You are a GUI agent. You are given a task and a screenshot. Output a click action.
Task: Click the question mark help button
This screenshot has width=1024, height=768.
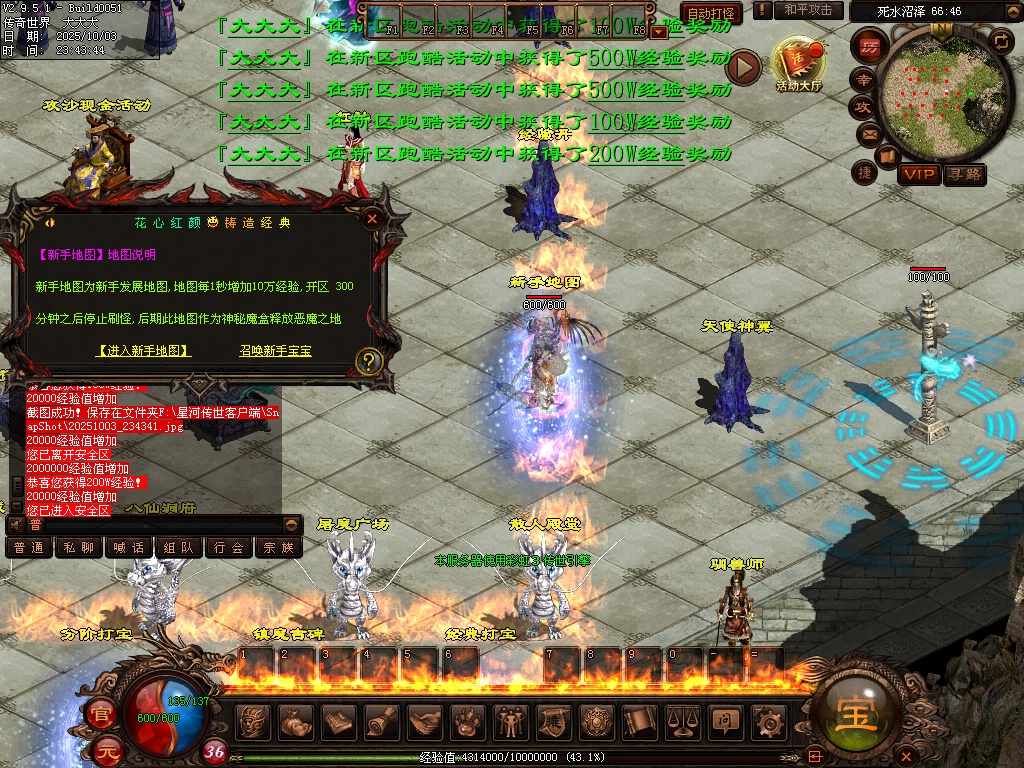tap(369, 361)
